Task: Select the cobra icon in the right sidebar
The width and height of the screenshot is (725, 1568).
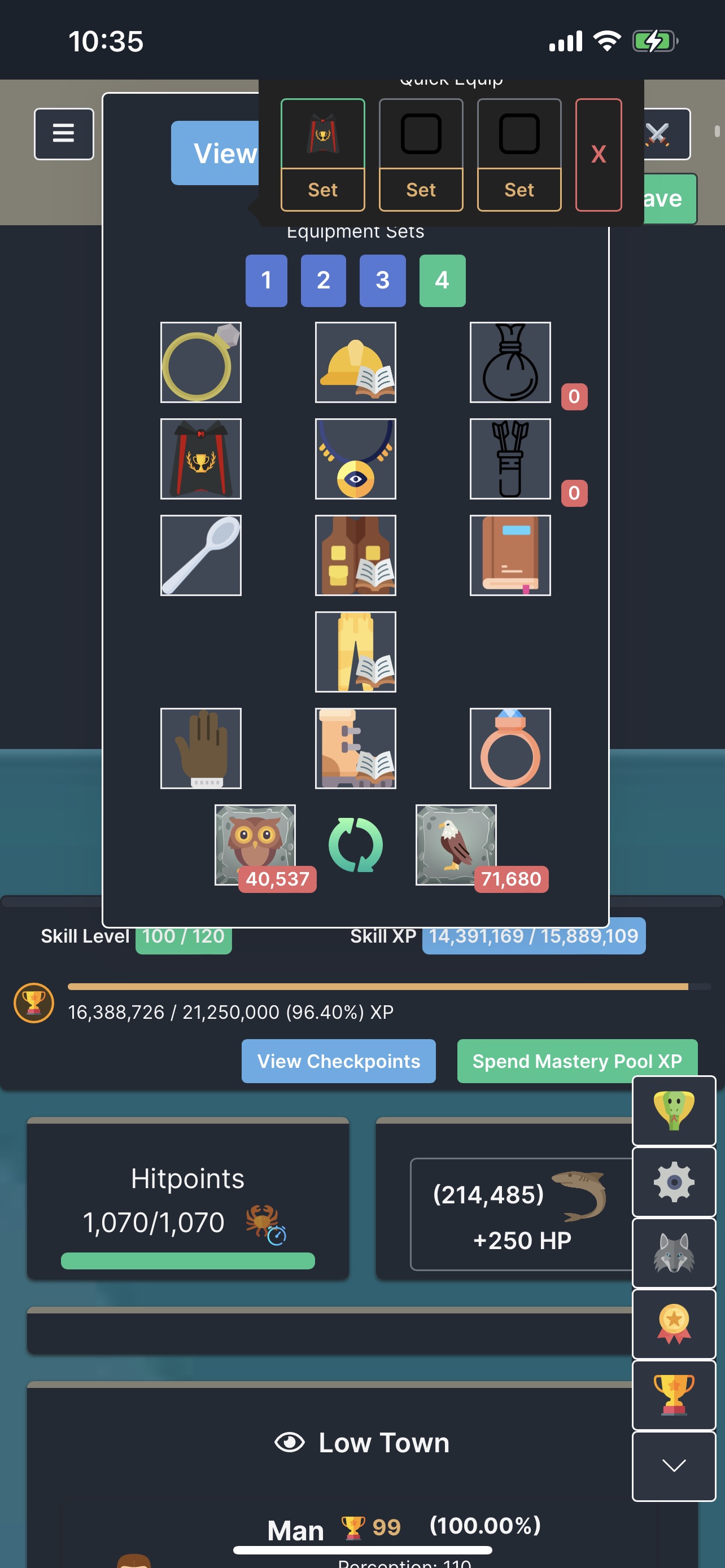Action: (x=673, y=1111)
